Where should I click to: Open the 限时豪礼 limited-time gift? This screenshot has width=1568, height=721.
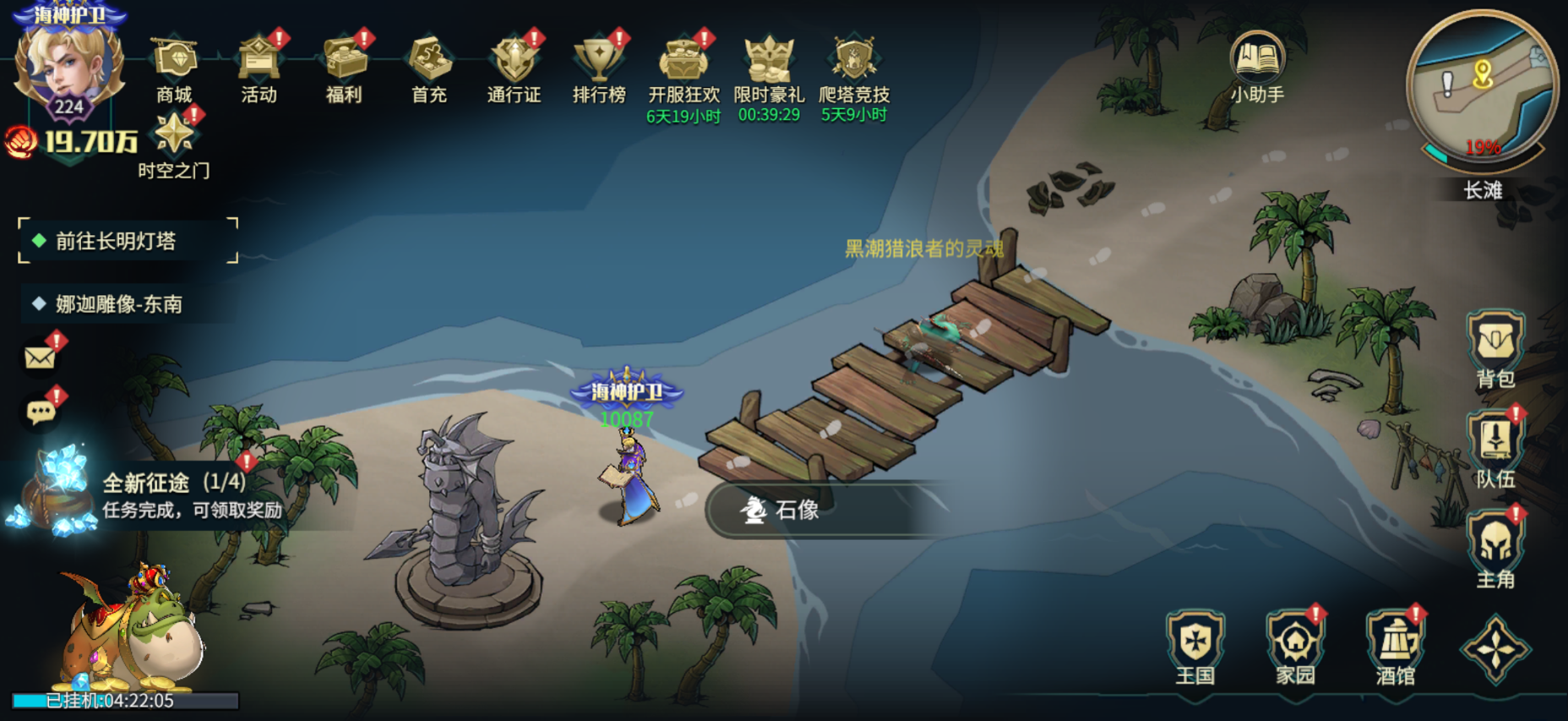tap(769, 66)
